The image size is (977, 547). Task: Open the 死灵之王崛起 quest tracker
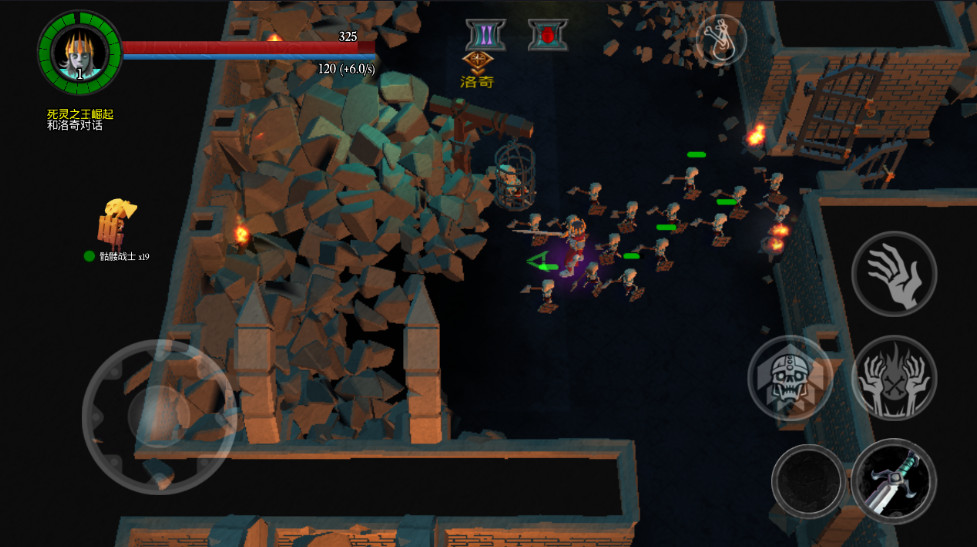[80, 119]
